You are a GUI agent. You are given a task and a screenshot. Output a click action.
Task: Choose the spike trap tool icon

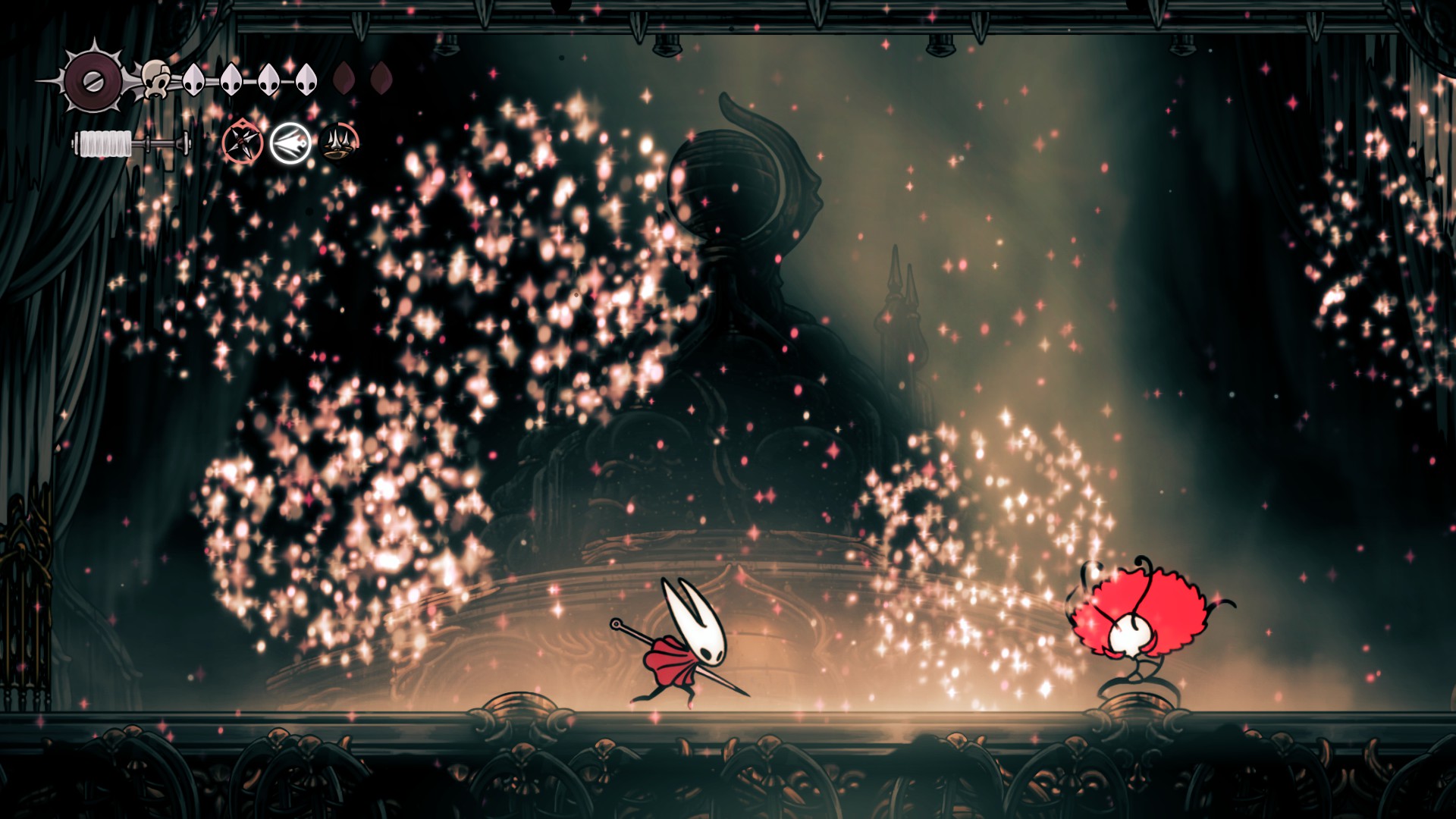(339, 142)
